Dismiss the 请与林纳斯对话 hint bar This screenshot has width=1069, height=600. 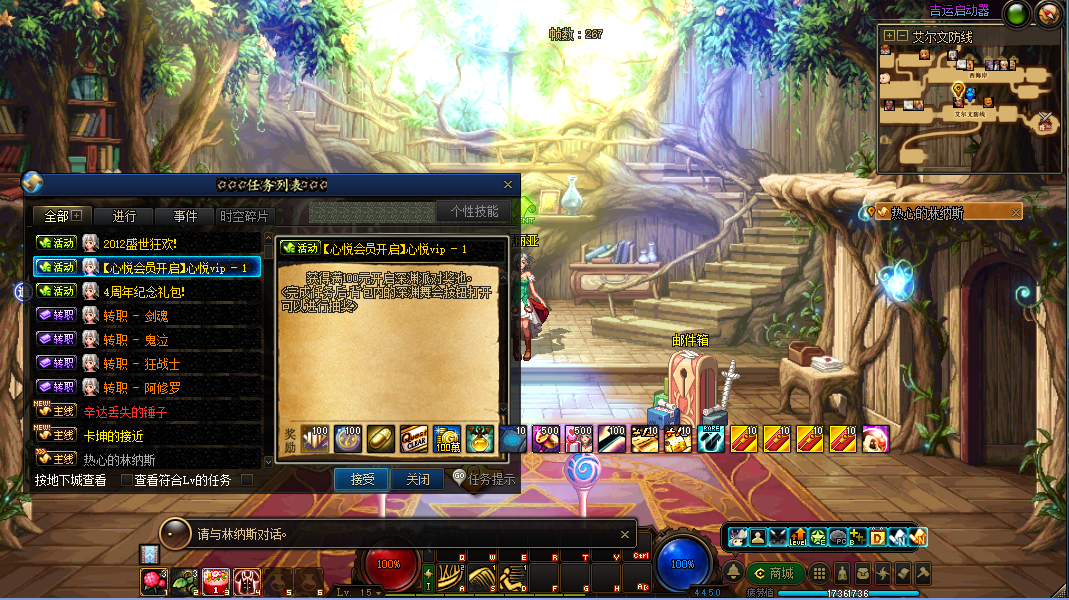click(626, 534)
